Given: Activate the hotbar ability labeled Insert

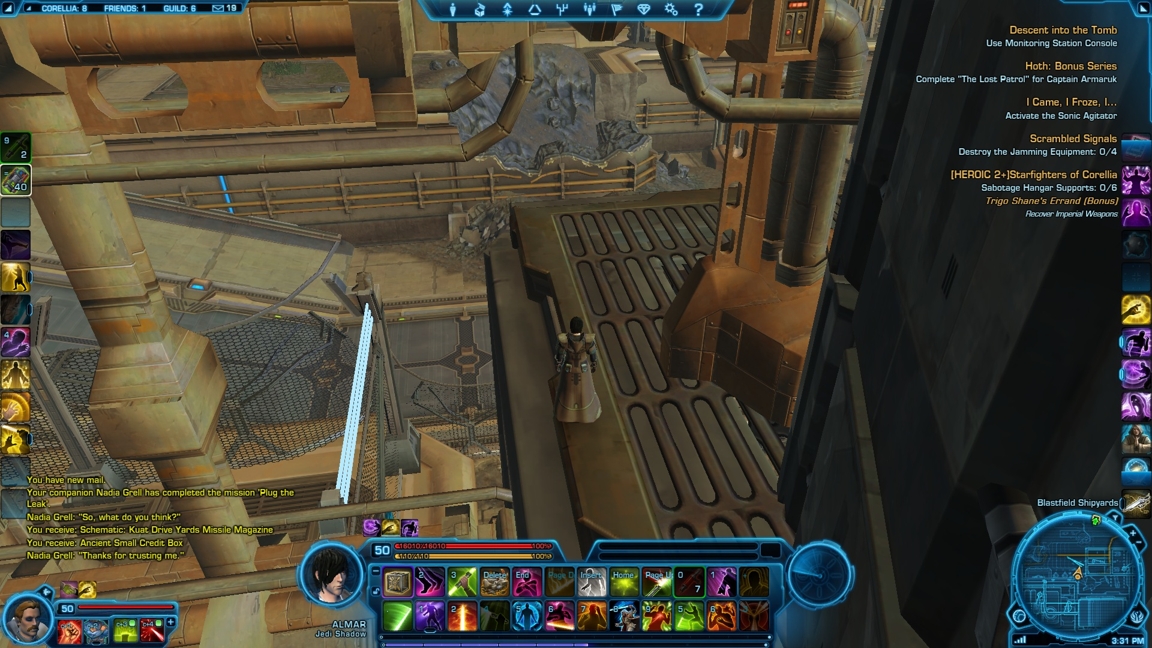Looking at the screenshot, I should tap(592, 583).
